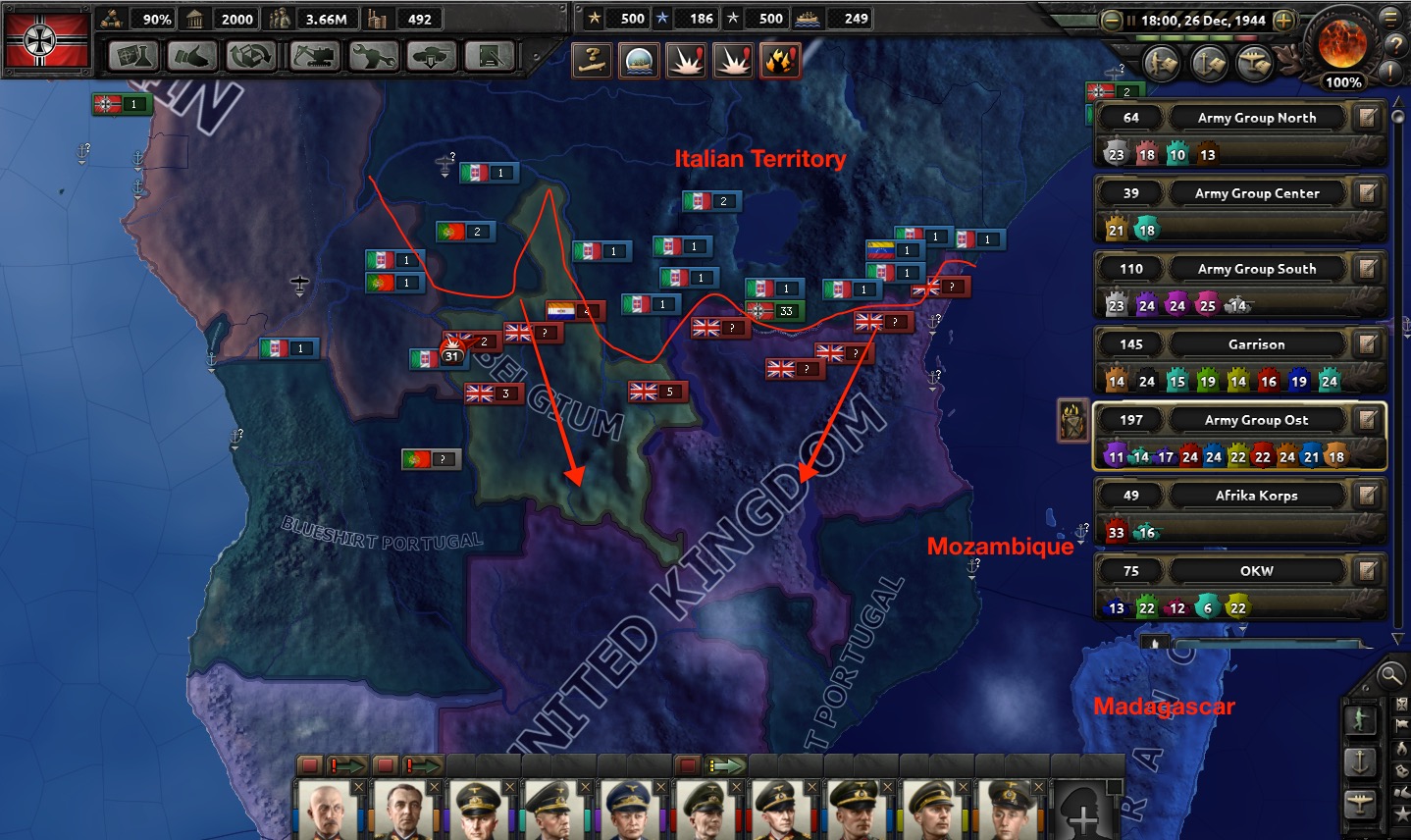The width and height of the screenshot is (1411, 840).
Task: Increase game speed with plus button
Action: point(1282,20)
